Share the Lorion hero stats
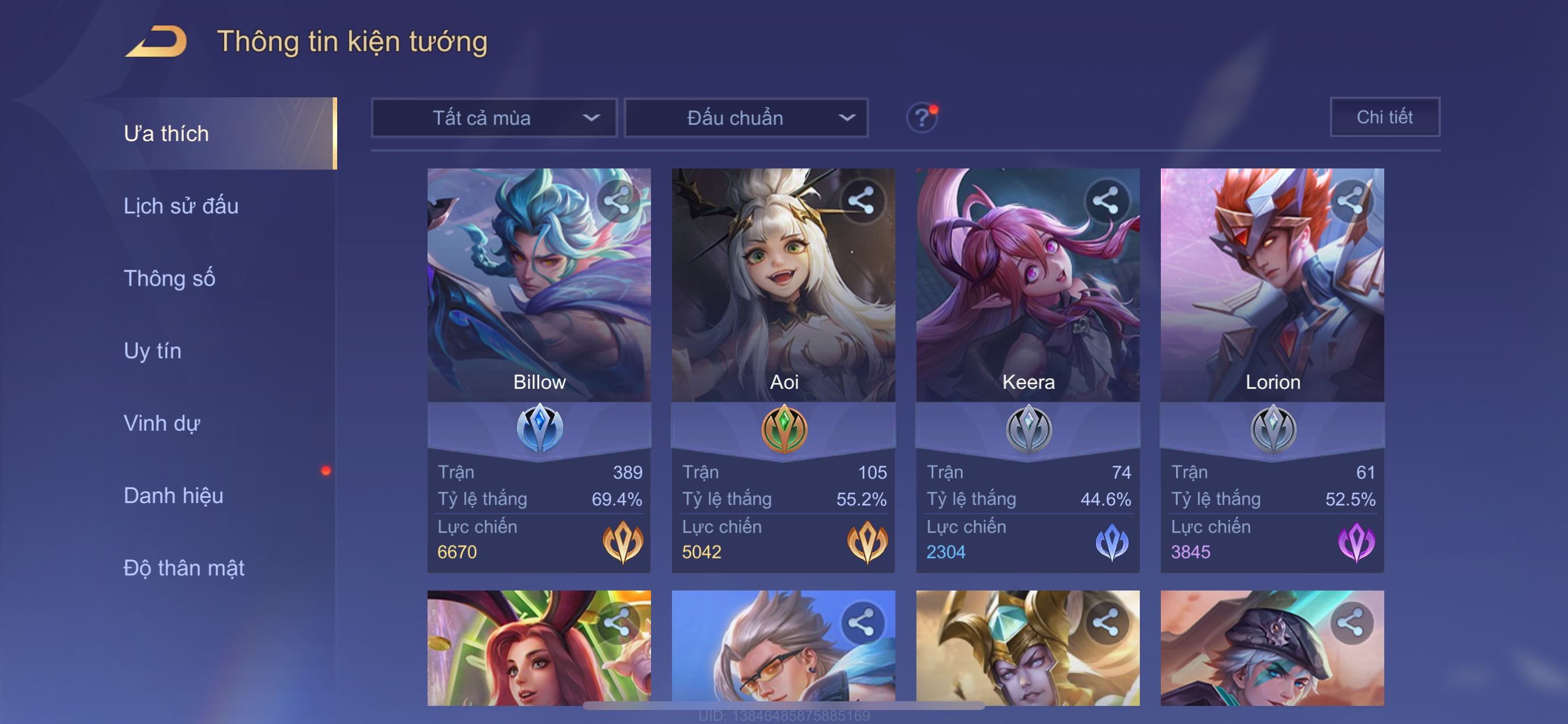 coord(1350,201)
